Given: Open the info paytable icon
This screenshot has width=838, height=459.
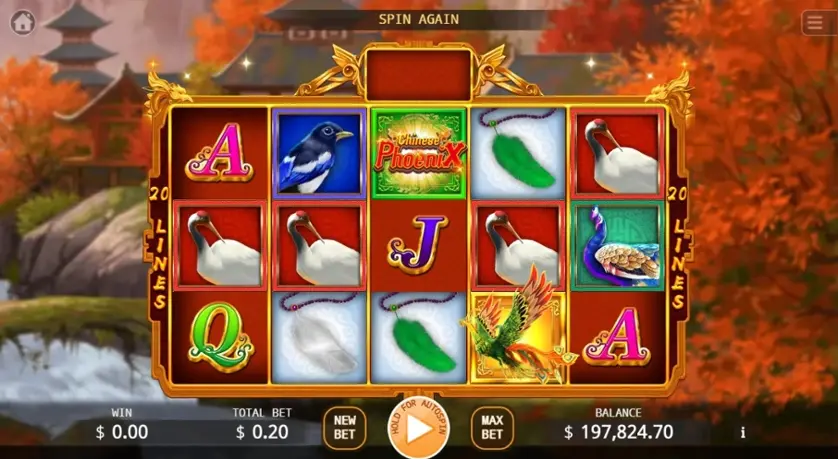Looking at the screenshot, I should (x=742, y=432).
